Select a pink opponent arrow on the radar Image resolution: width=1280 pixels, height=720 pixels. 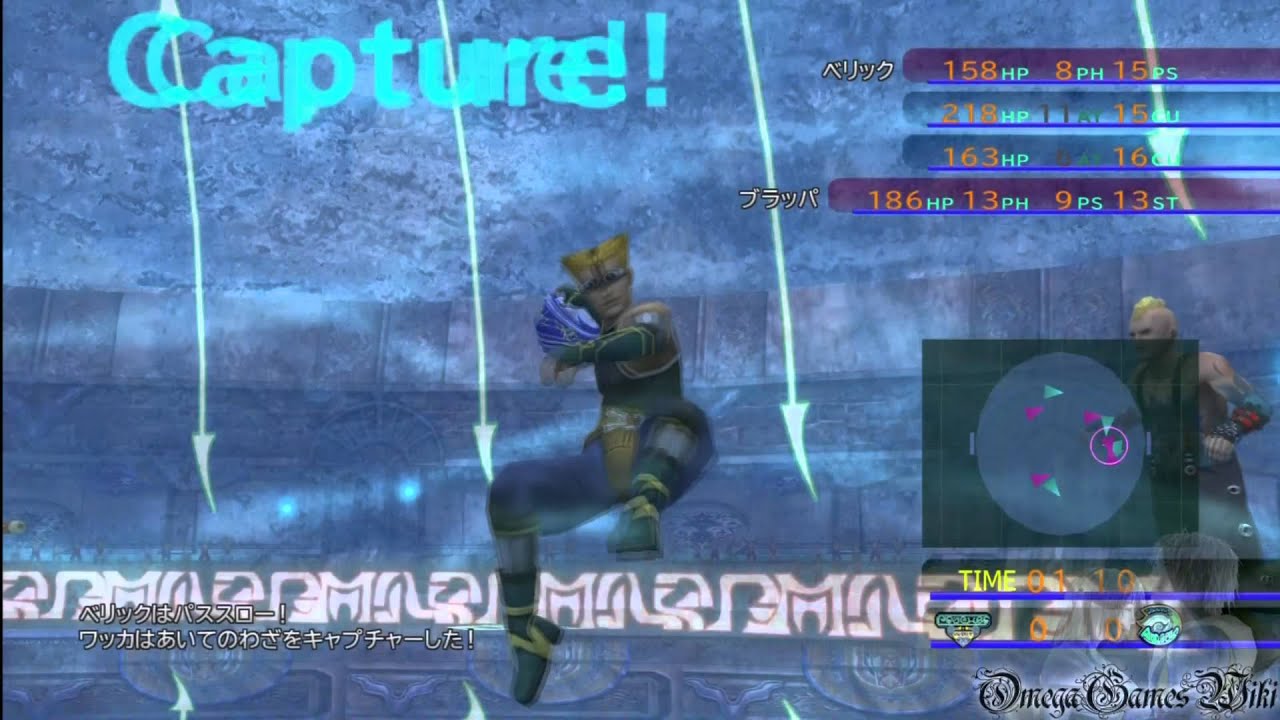click(x=1033, y=413)
